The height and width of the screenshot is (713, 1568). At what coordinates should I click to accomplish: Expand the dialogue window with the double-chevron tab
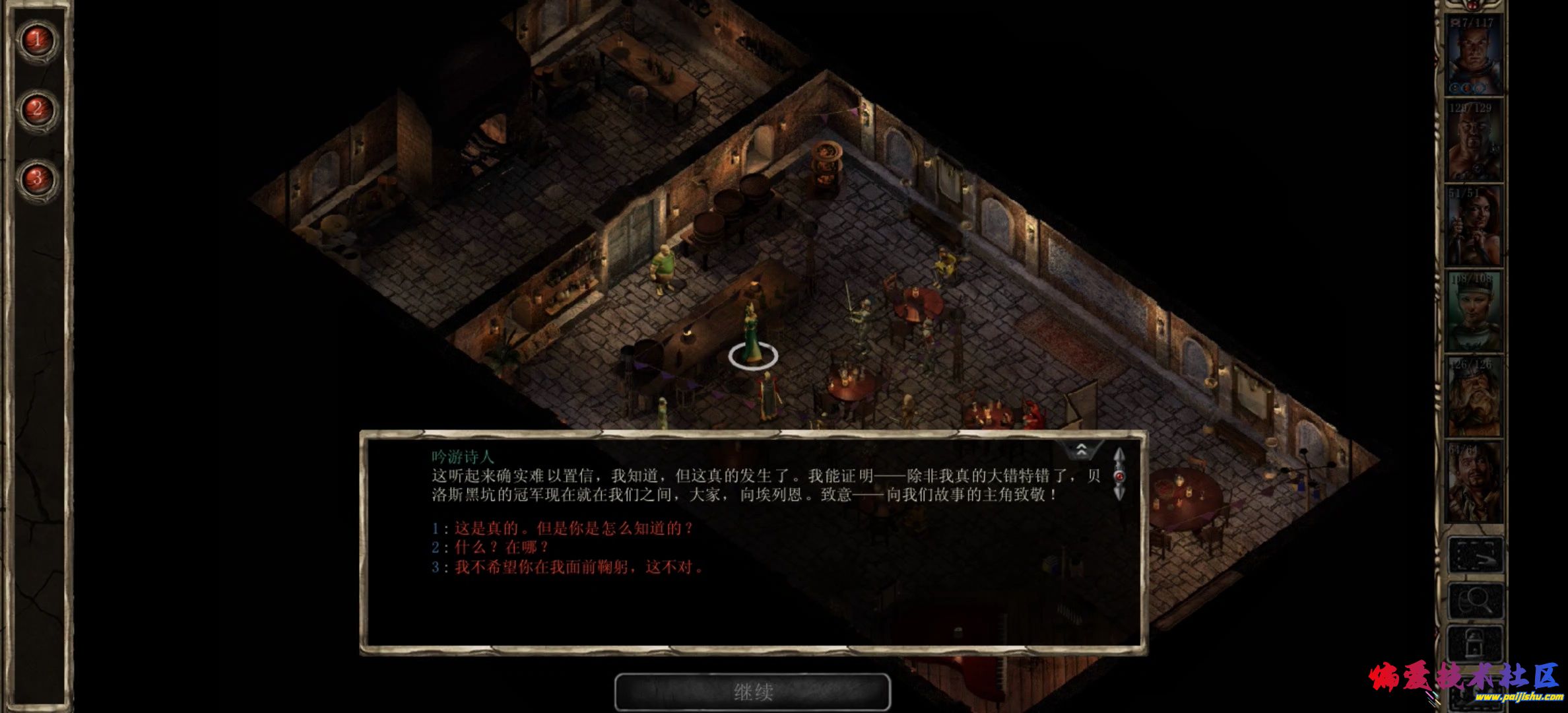click(1082, 450)
